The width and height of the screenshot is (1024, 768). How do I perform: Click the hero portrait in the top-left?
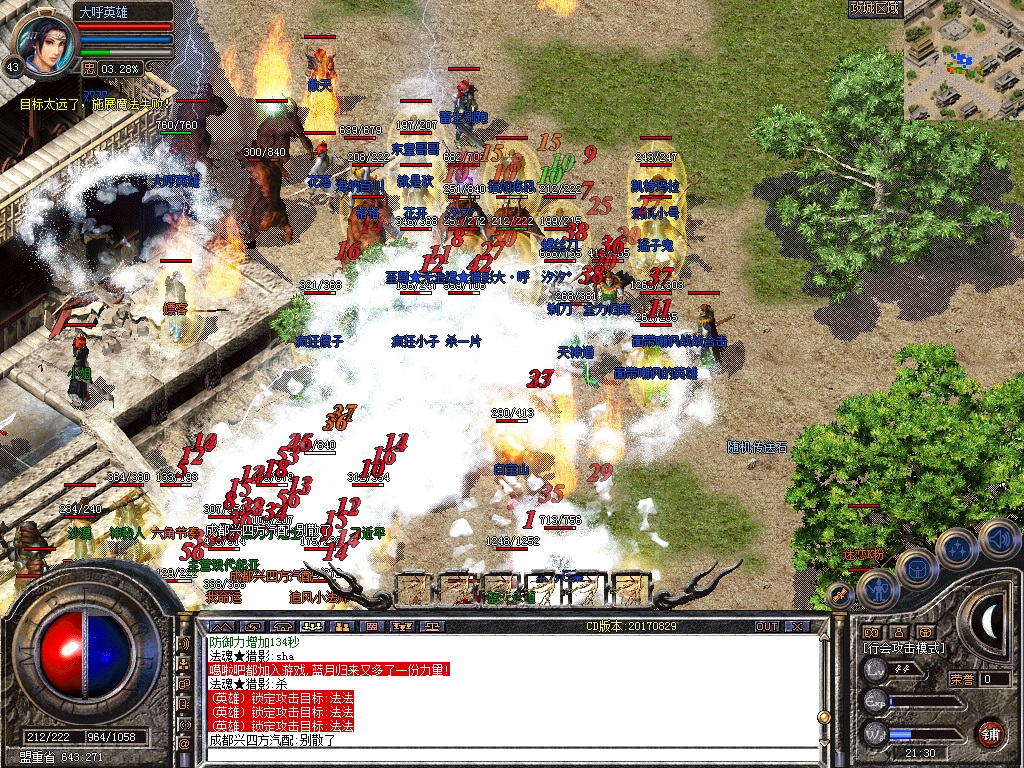[x=44, y=43]
